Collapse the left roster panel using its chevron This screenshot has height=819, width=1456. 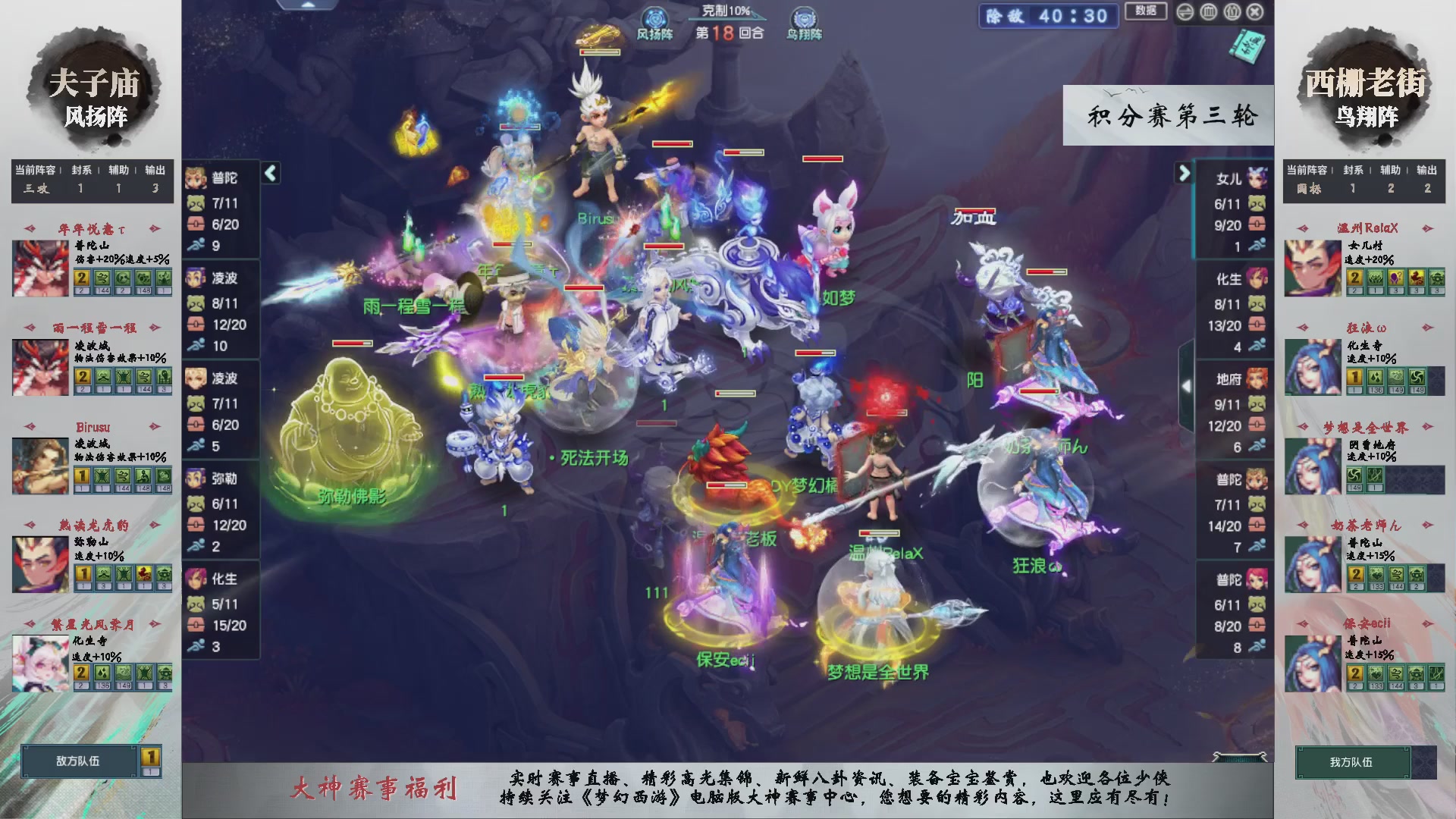coord(269,173)
